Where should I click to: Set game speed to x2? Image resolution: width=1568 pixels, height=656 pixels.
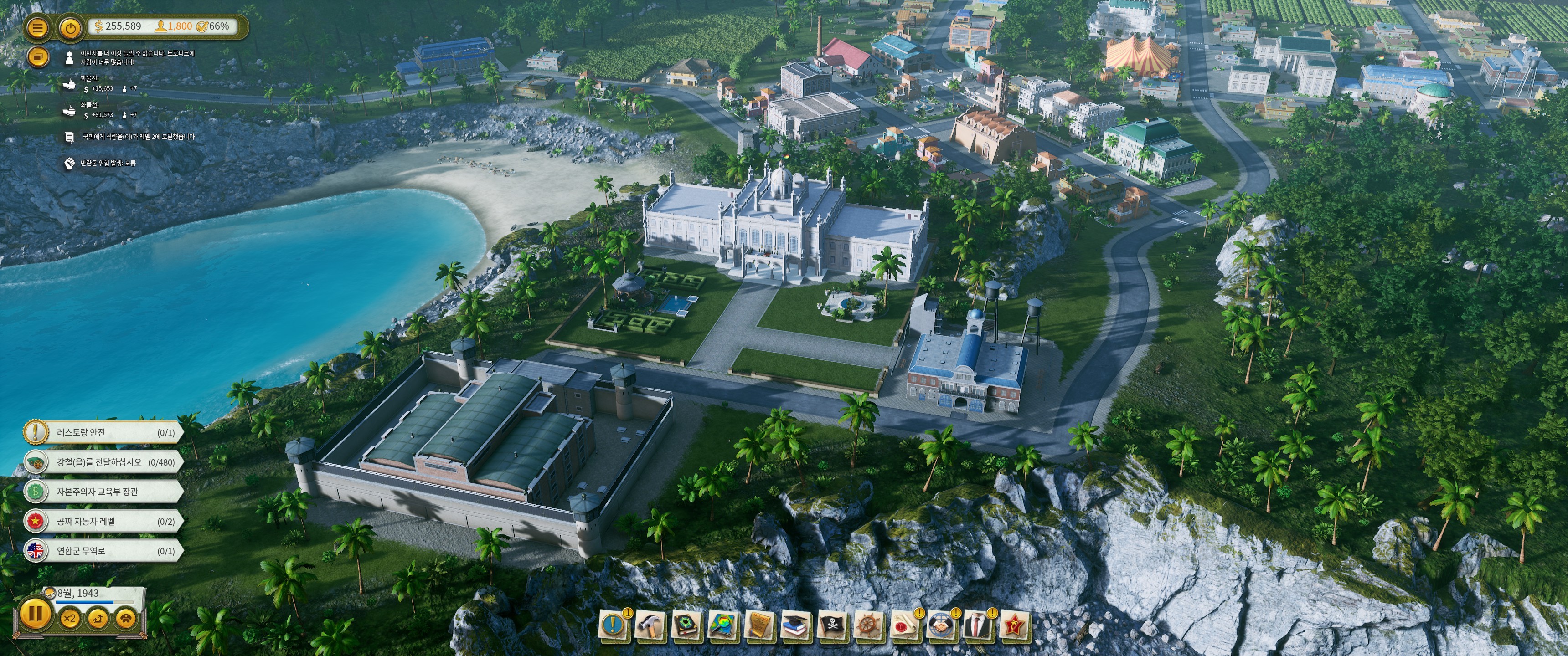tap(70, 618)
